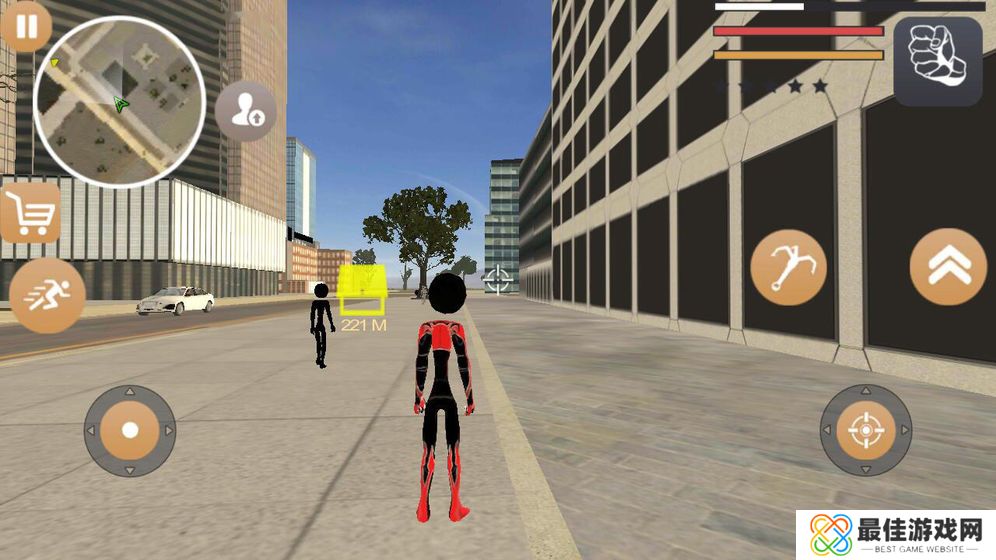This screenshot has width=996, height=560.
Task: Tap the movement joystick
Action: pyautogui.click(x=130, y=431)
